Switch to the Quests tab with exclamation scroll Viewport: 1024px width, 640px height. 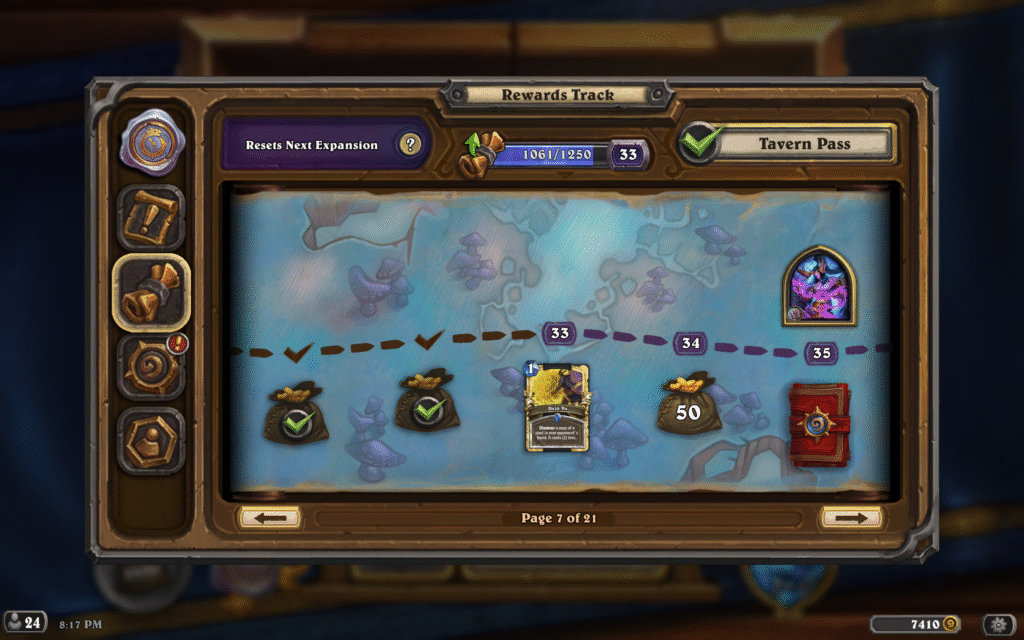point(151,217)
